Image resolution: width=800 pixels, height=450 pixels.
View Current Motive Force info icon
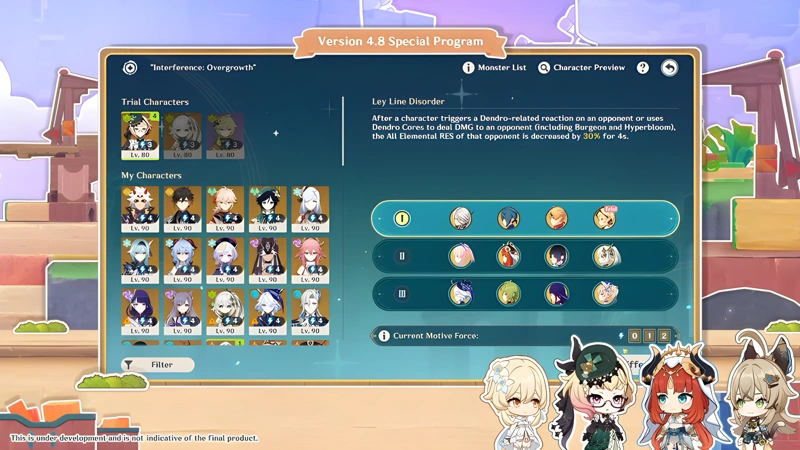pos(384,336)
